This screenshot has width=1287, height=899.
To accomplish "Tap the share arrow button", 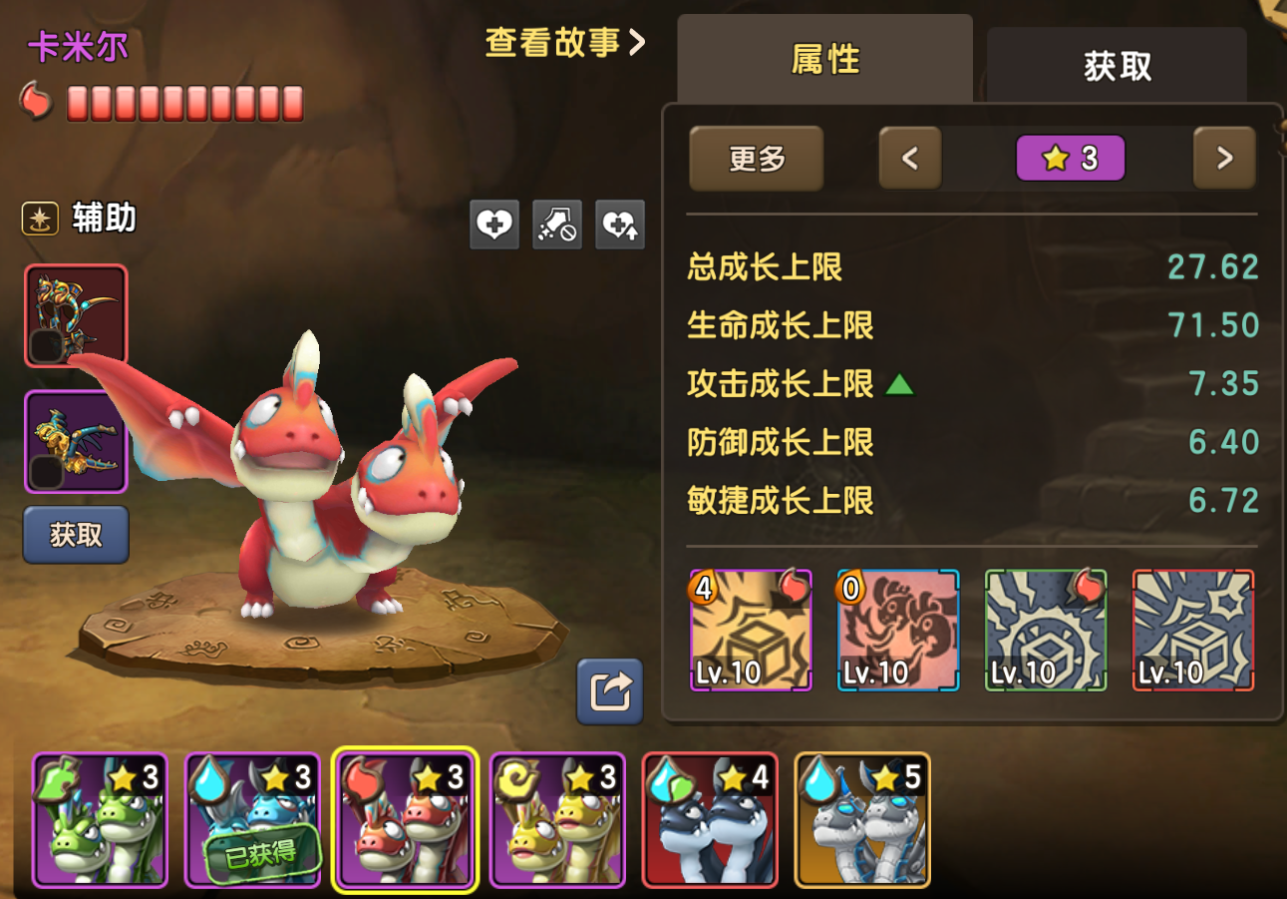I will point(610,691).
